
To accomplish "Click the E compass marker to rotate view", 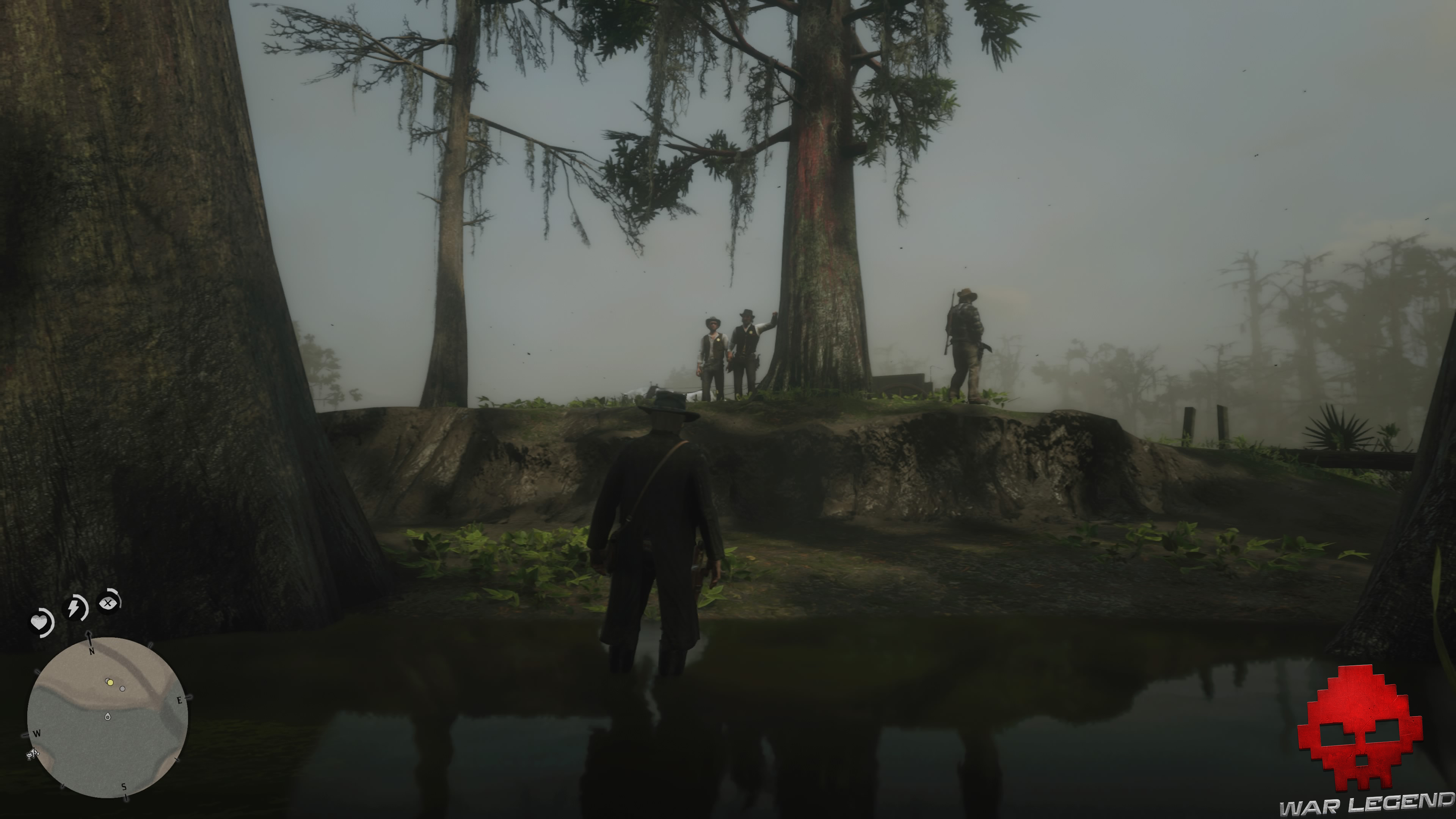I will coord(180,700).
